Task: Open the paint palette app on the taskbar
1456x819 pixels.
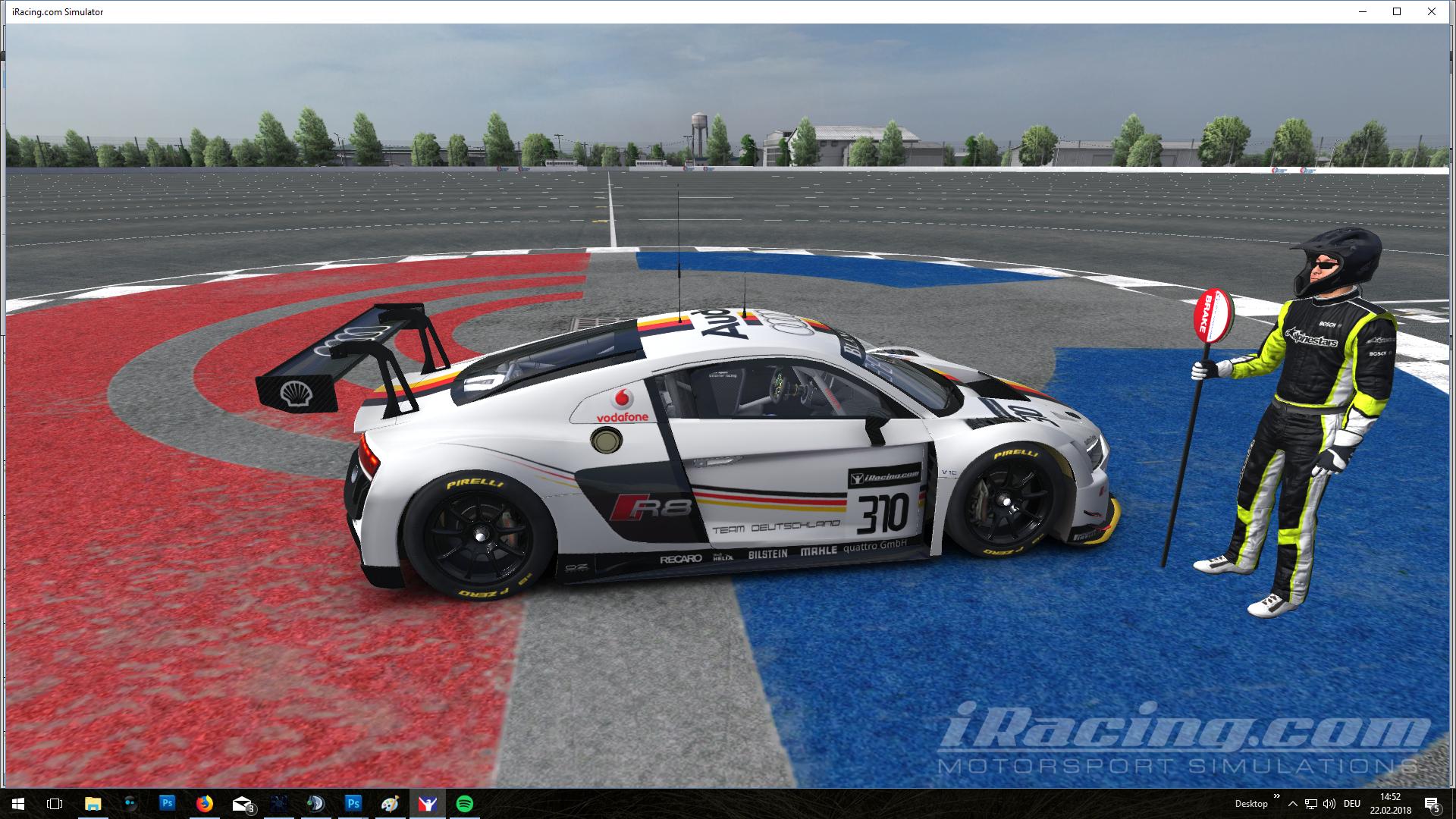Action: 391,803
